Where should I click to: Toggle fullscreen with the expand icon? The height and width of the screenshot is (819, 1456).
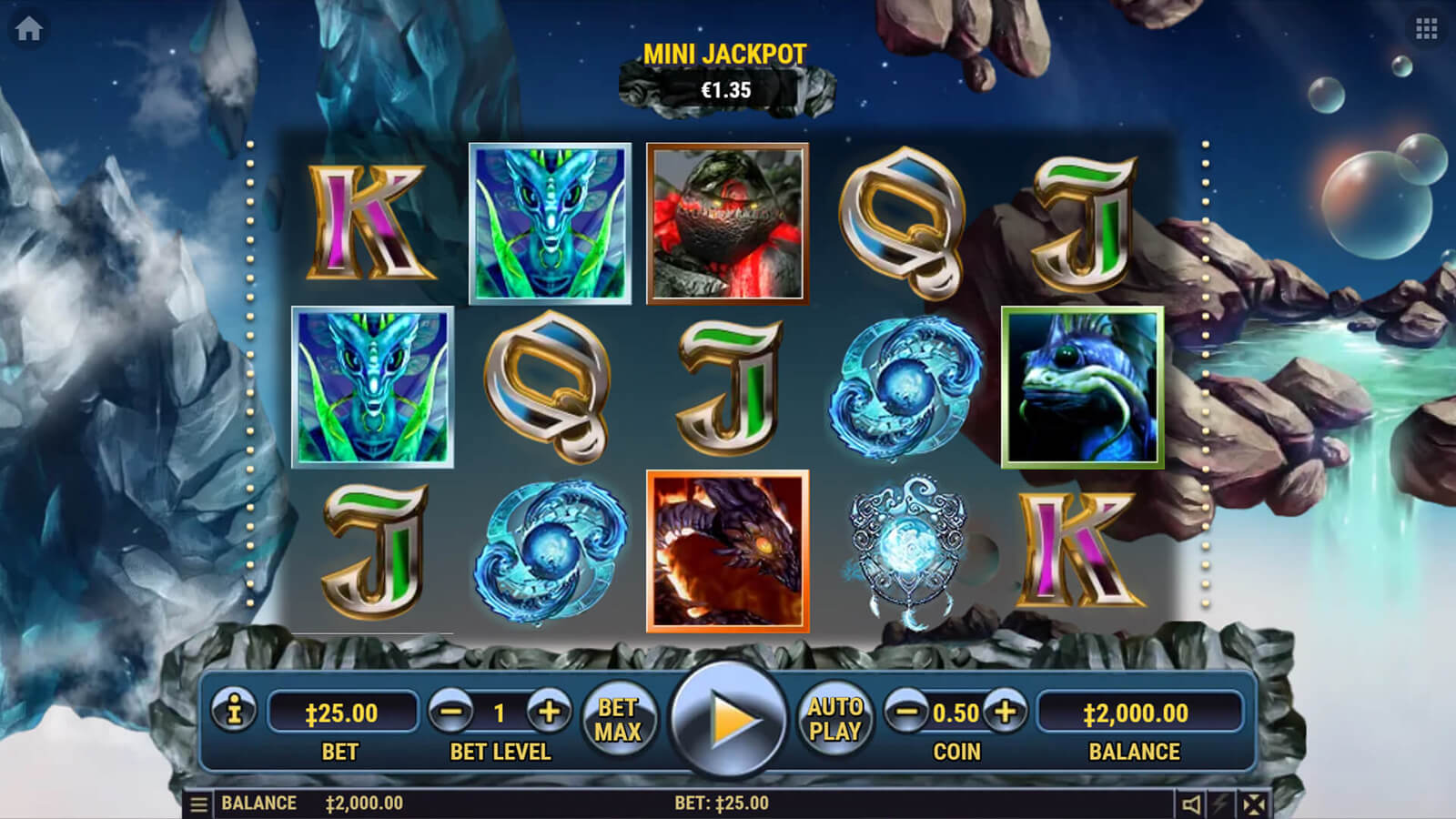(x=1253, y=804)
